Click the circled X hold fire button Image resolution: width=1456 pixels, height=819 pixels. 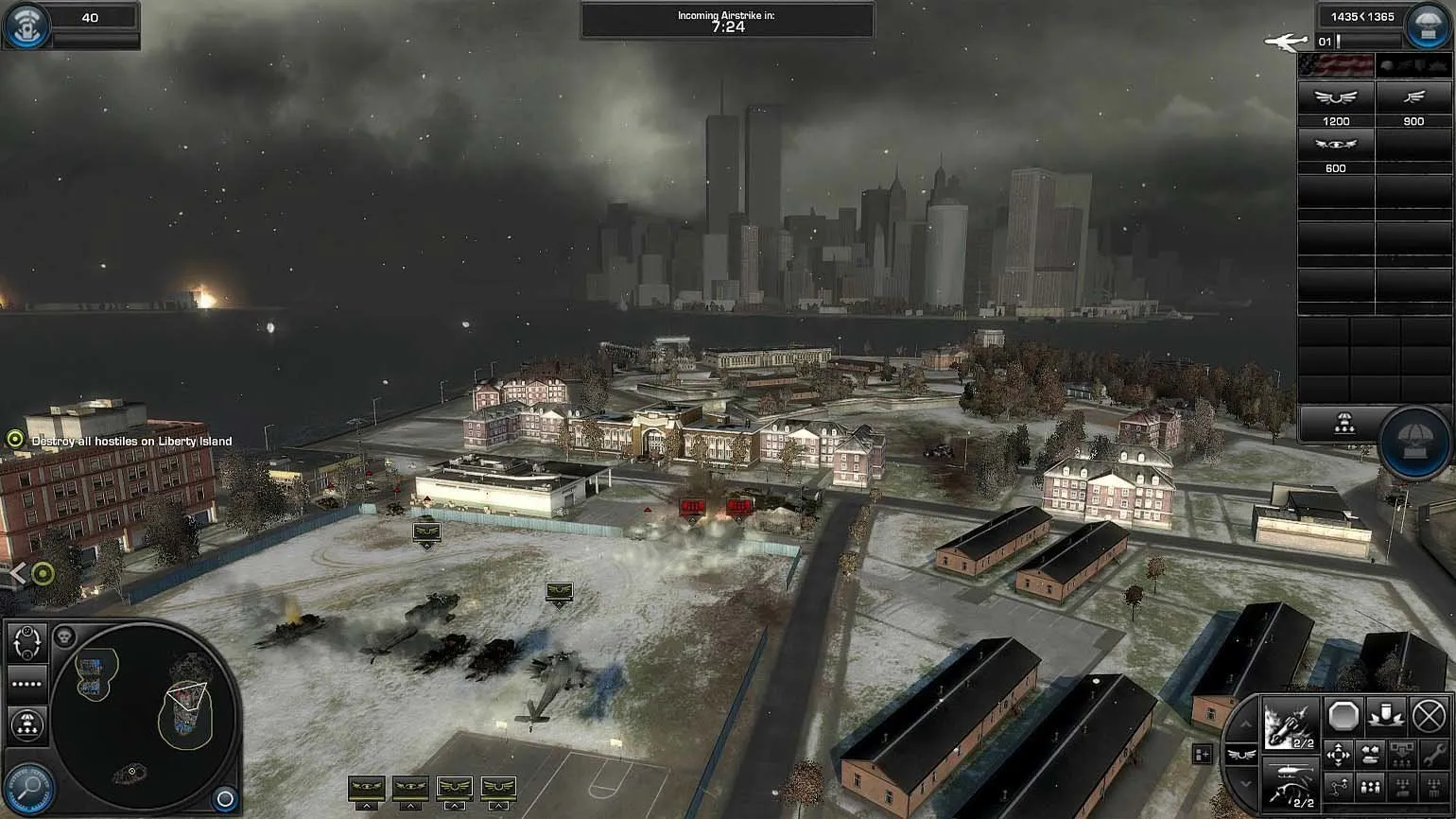[1430, 715]
